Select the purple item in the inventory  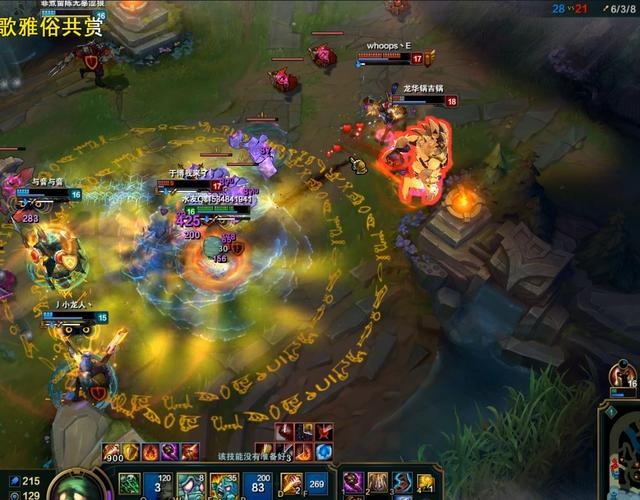tap(353, 484)
